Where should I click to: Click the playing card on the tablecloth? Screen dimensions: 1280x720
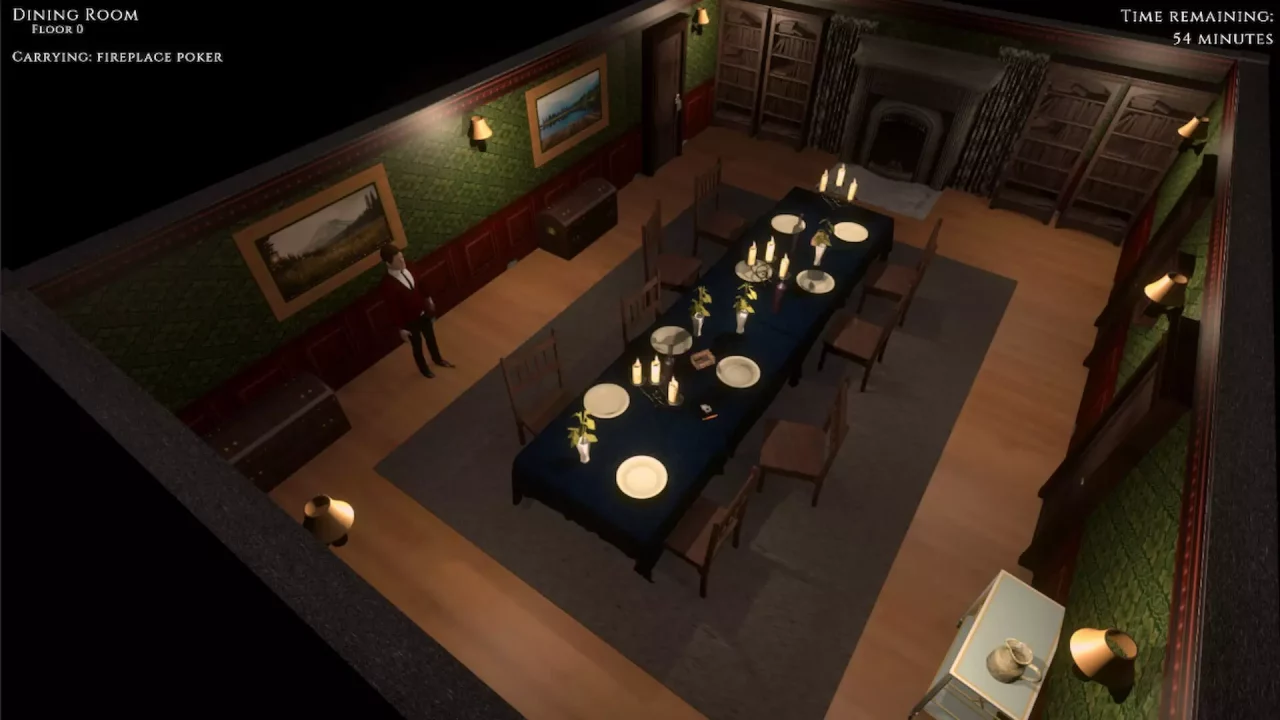tap(706, 410)
